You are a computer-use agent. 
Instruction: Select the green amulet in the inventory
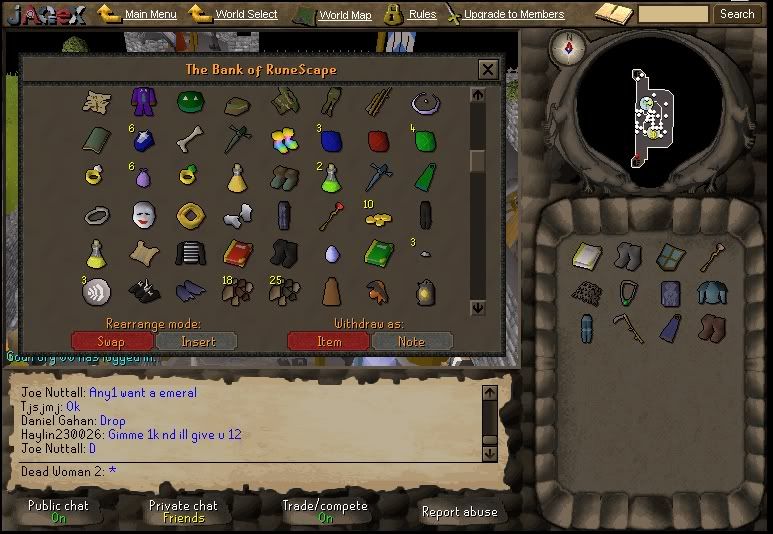(x=628, y=293)
